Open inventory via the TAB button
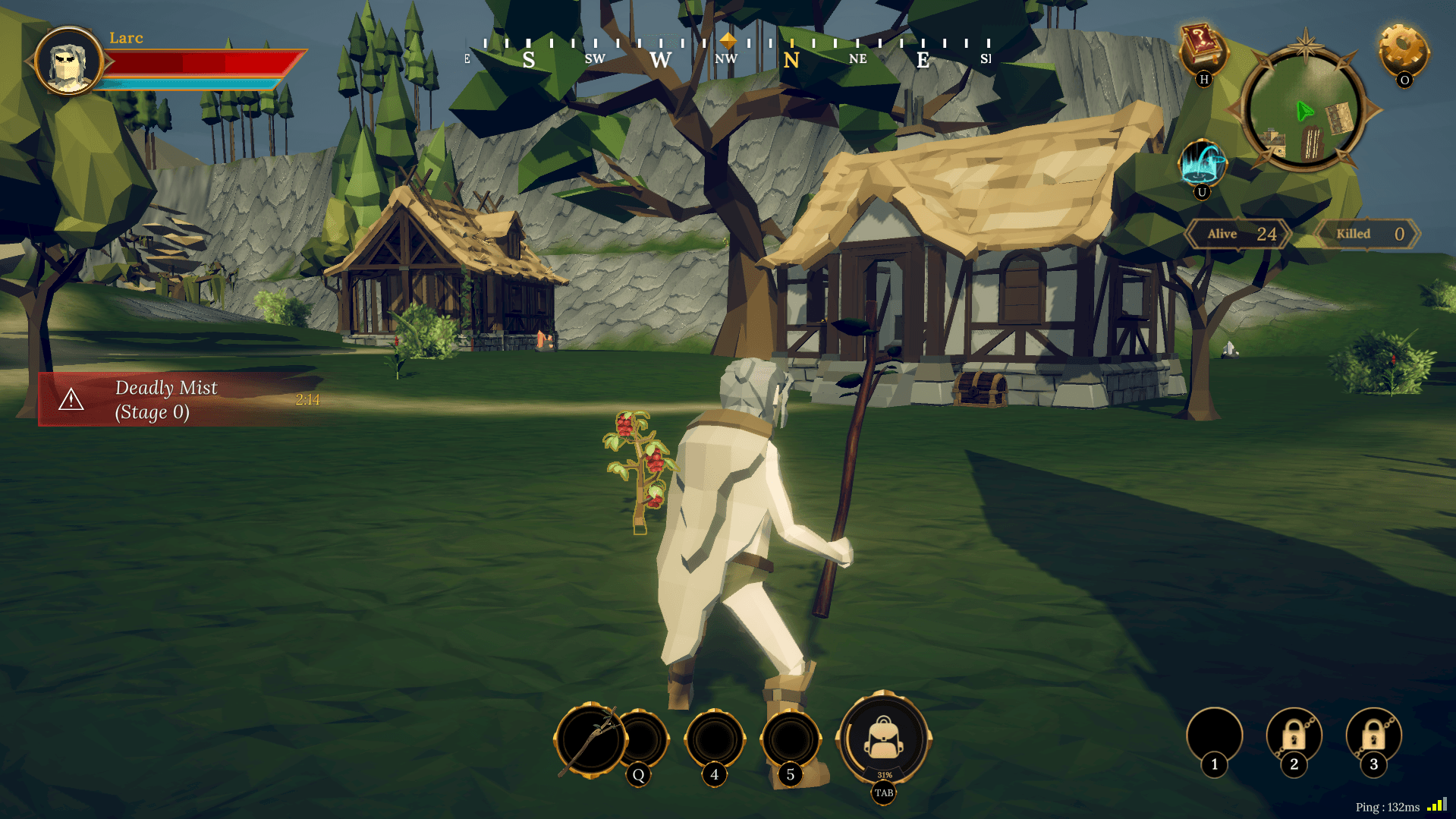The width and height of the screenshot is (1456, 819). coord(882,792)
